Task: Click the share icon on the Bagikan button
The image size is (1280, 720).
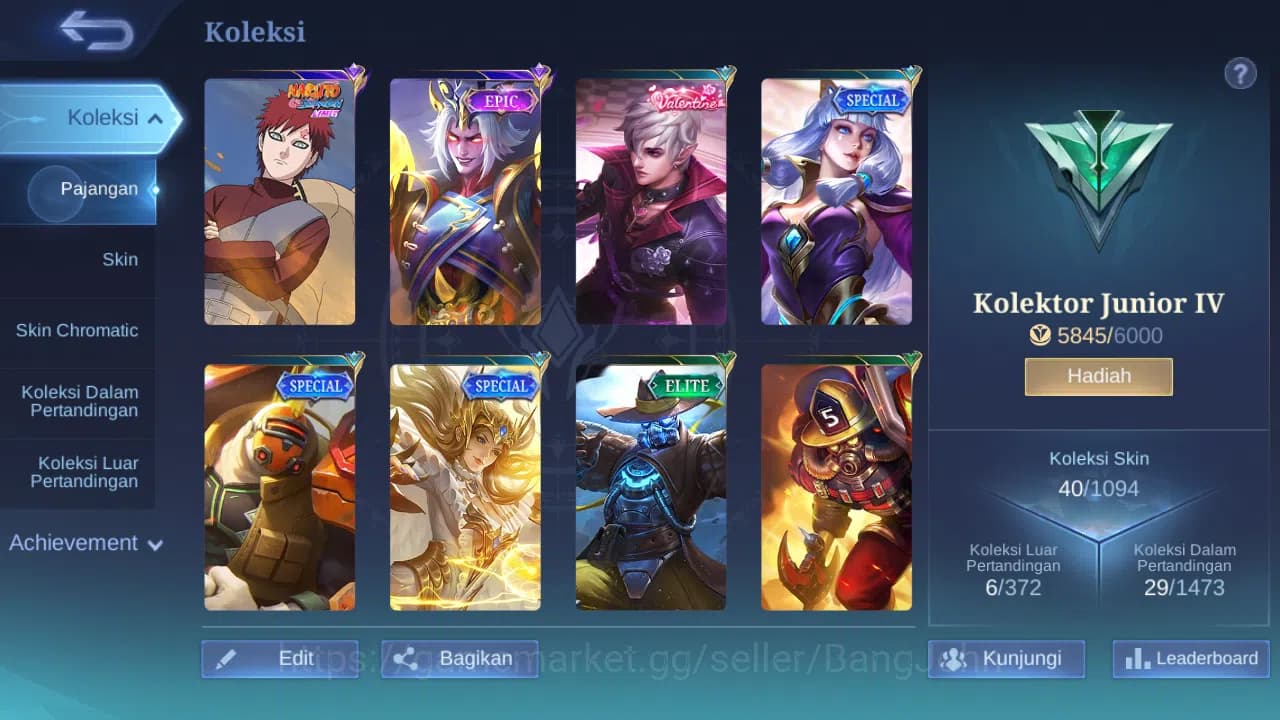Action: [x=407, y=658]
